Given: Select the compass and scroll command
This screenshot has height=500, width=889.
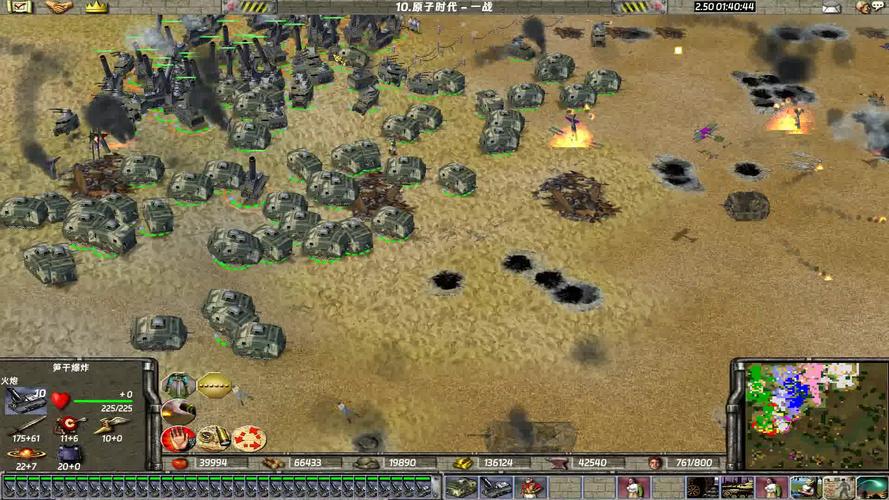Looking at the screenshot, I should [212, 438].
